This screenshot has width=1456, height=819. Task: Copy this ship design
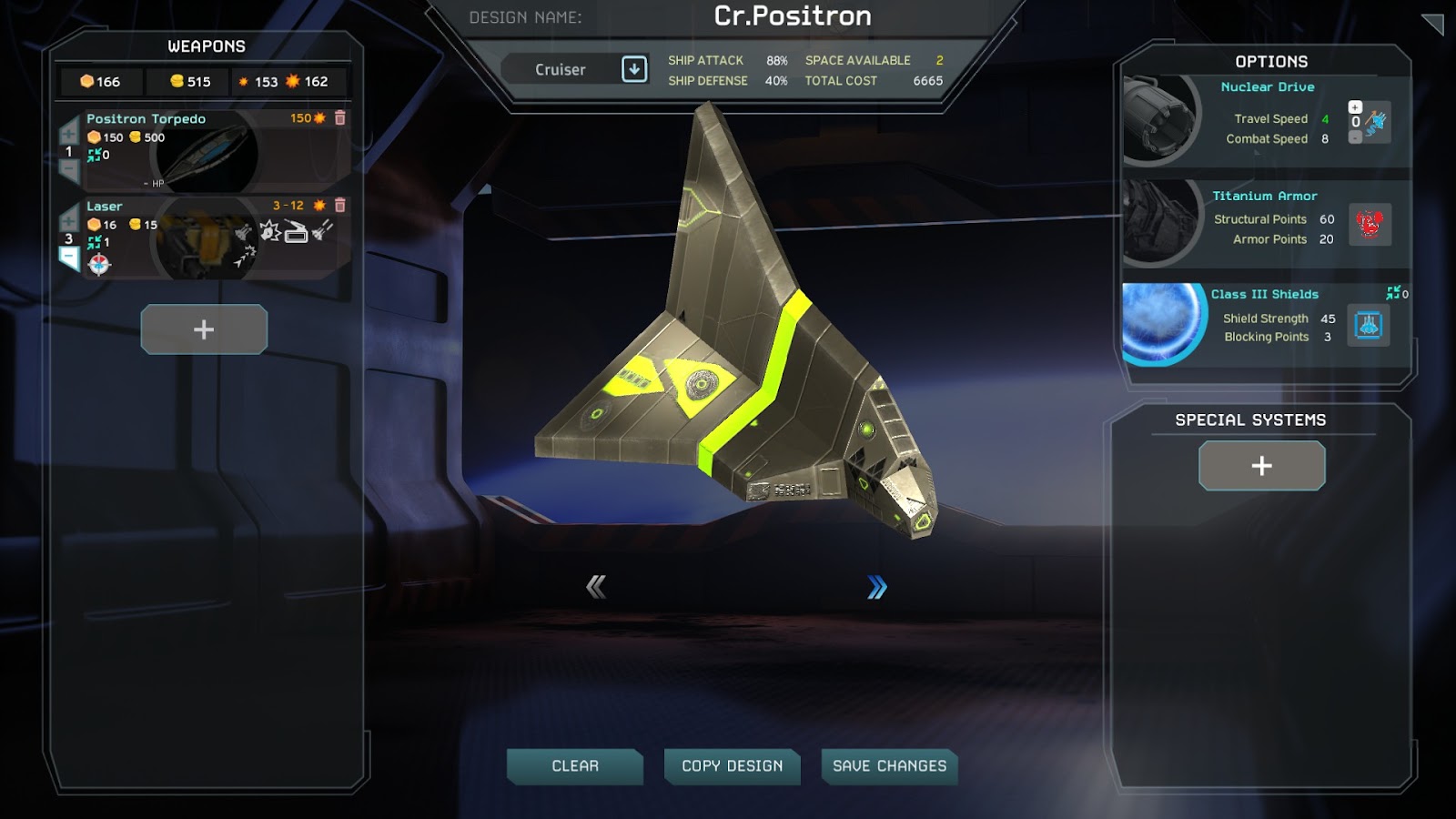pos(732,766)
